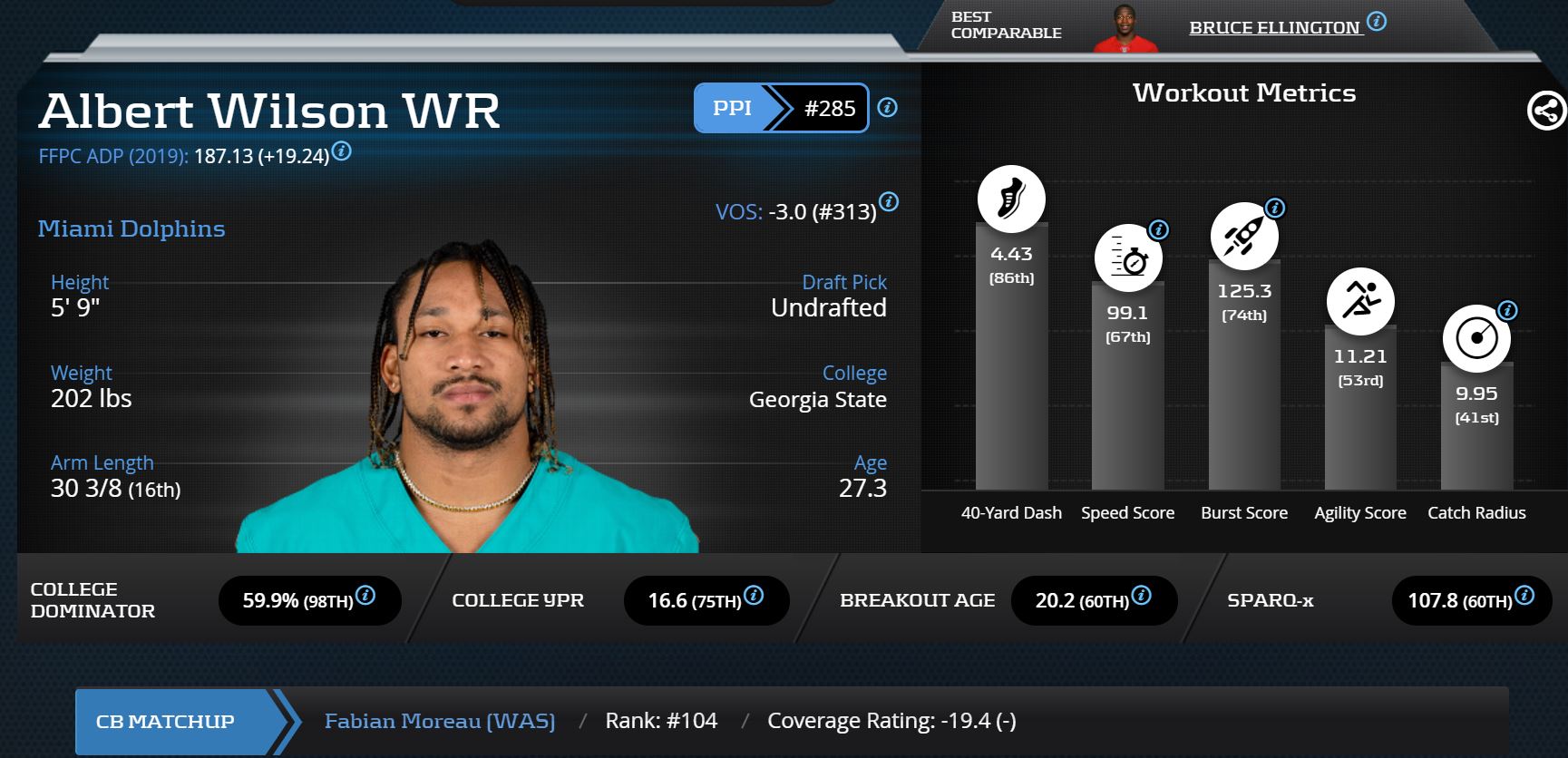Image resolution: width=1568 pixels, height=758 pixels.
Task: Click the Agility Score runner icon
Action: (1360, 301)
